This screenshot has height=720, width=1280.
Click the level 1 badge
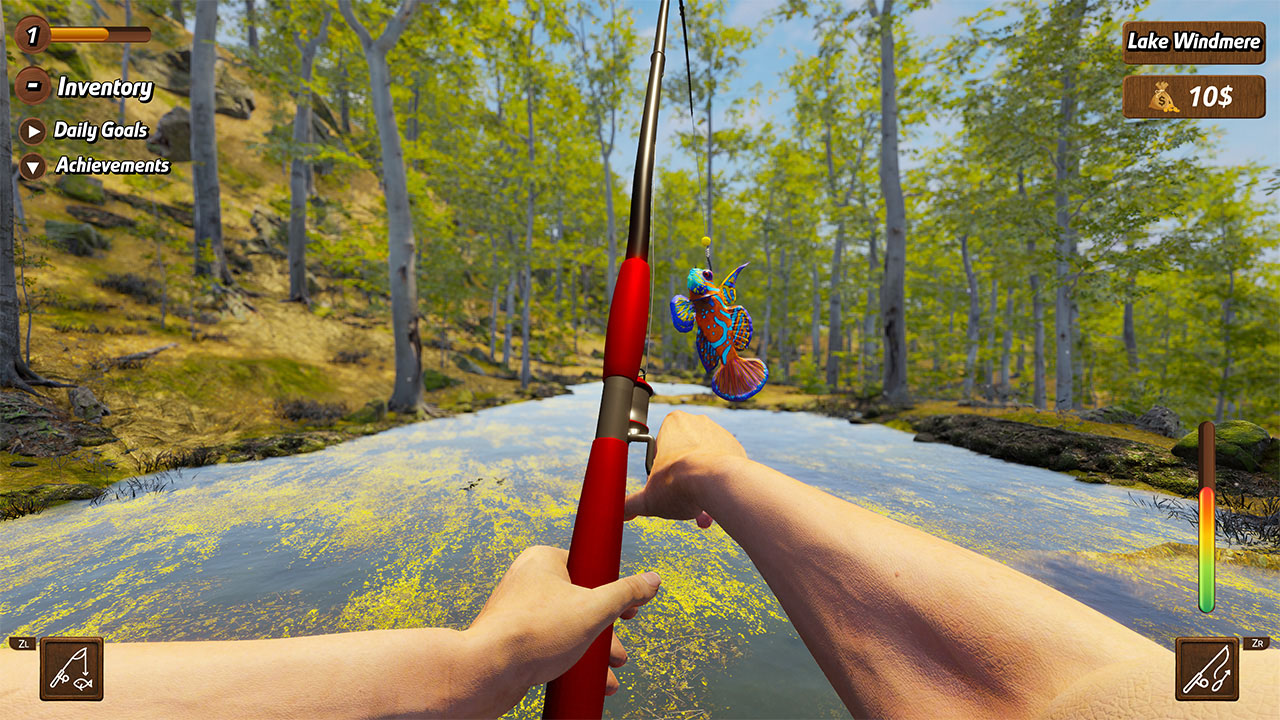pyautogui.click(x=31, y=38)
